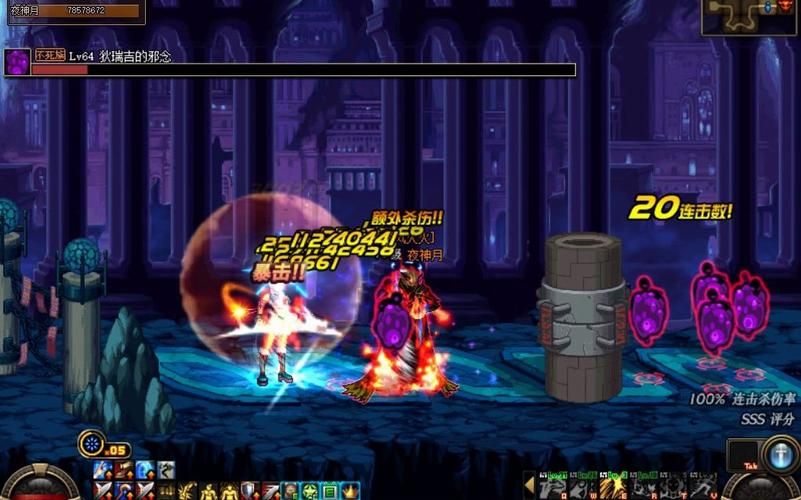Click the gold crown buff icon
Viewport: 801px width, 500px height.
click(x=350, y=491)
